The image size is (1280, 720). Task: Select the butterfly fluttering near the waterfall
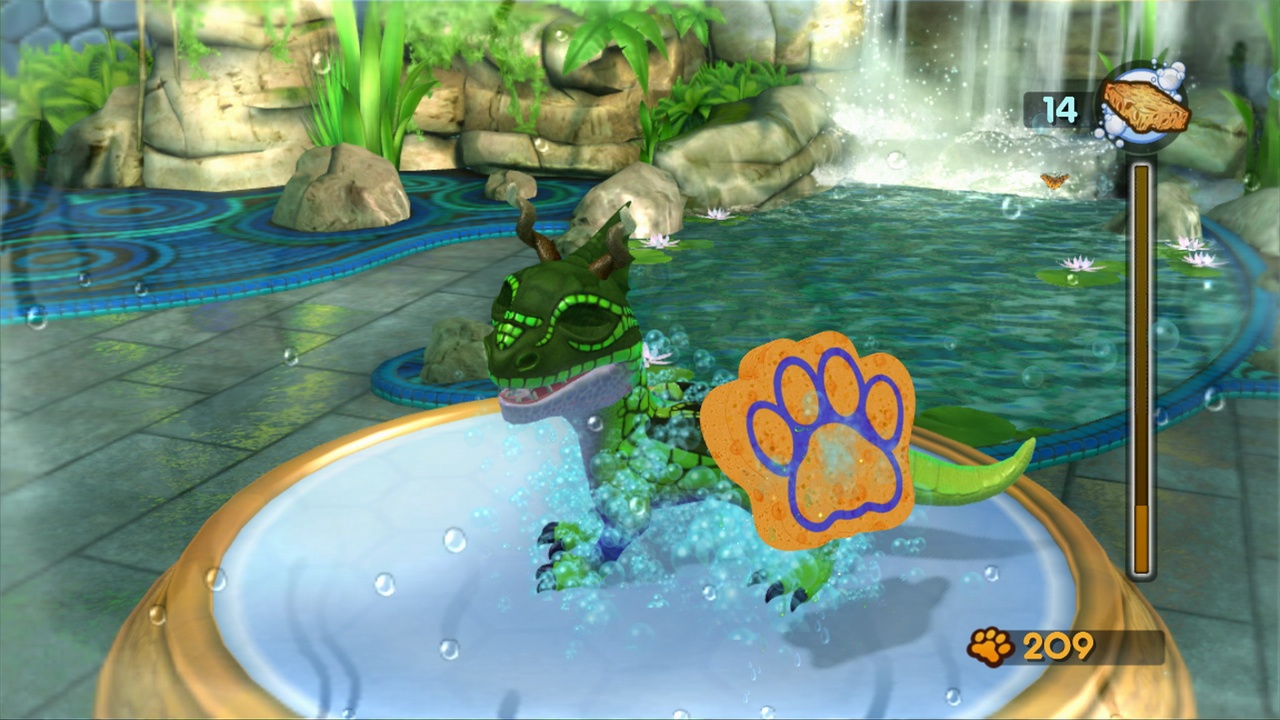[1055, 180]
